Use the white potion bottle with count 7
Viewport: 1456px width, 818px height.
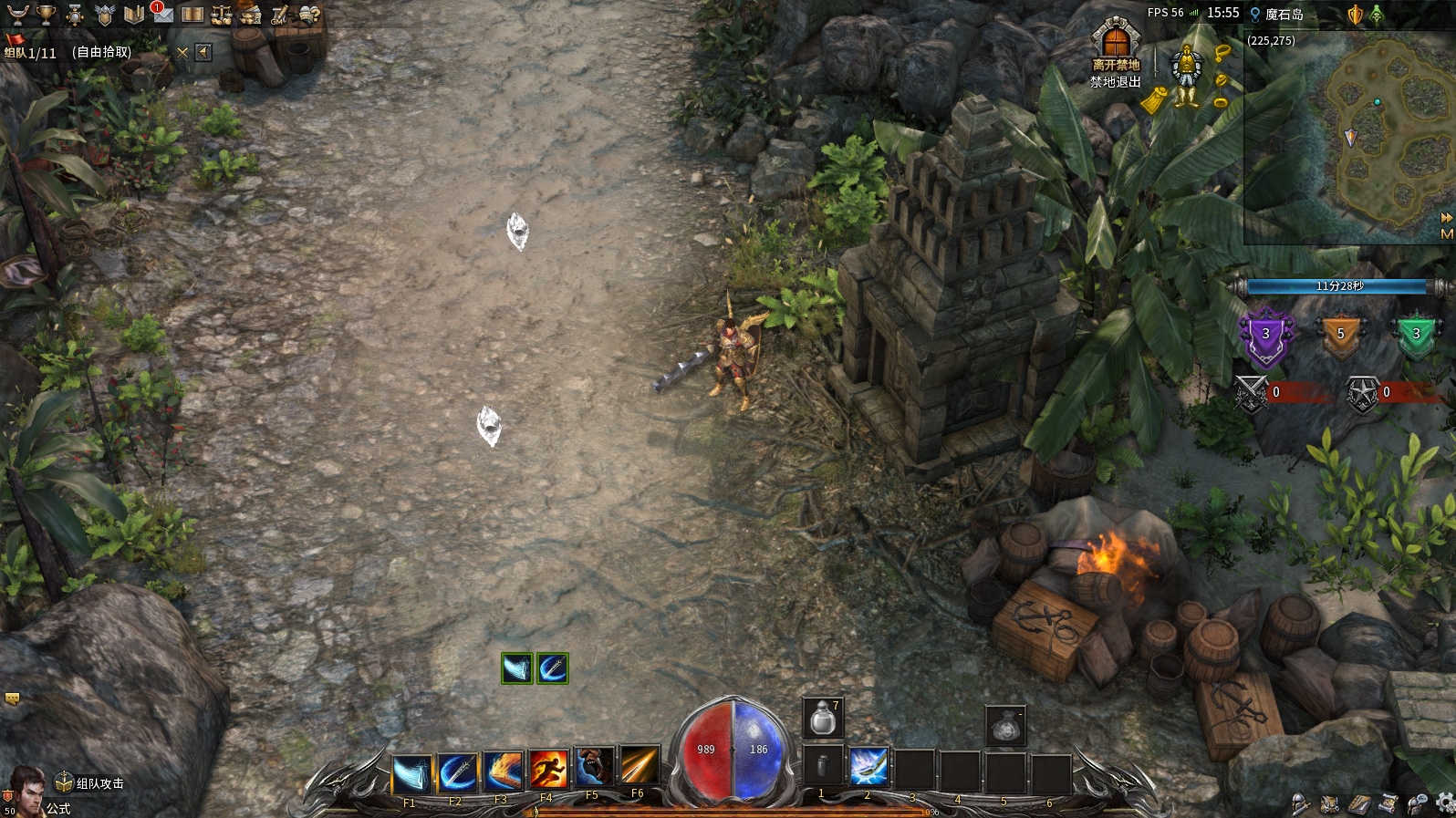(x=823, y=718)
